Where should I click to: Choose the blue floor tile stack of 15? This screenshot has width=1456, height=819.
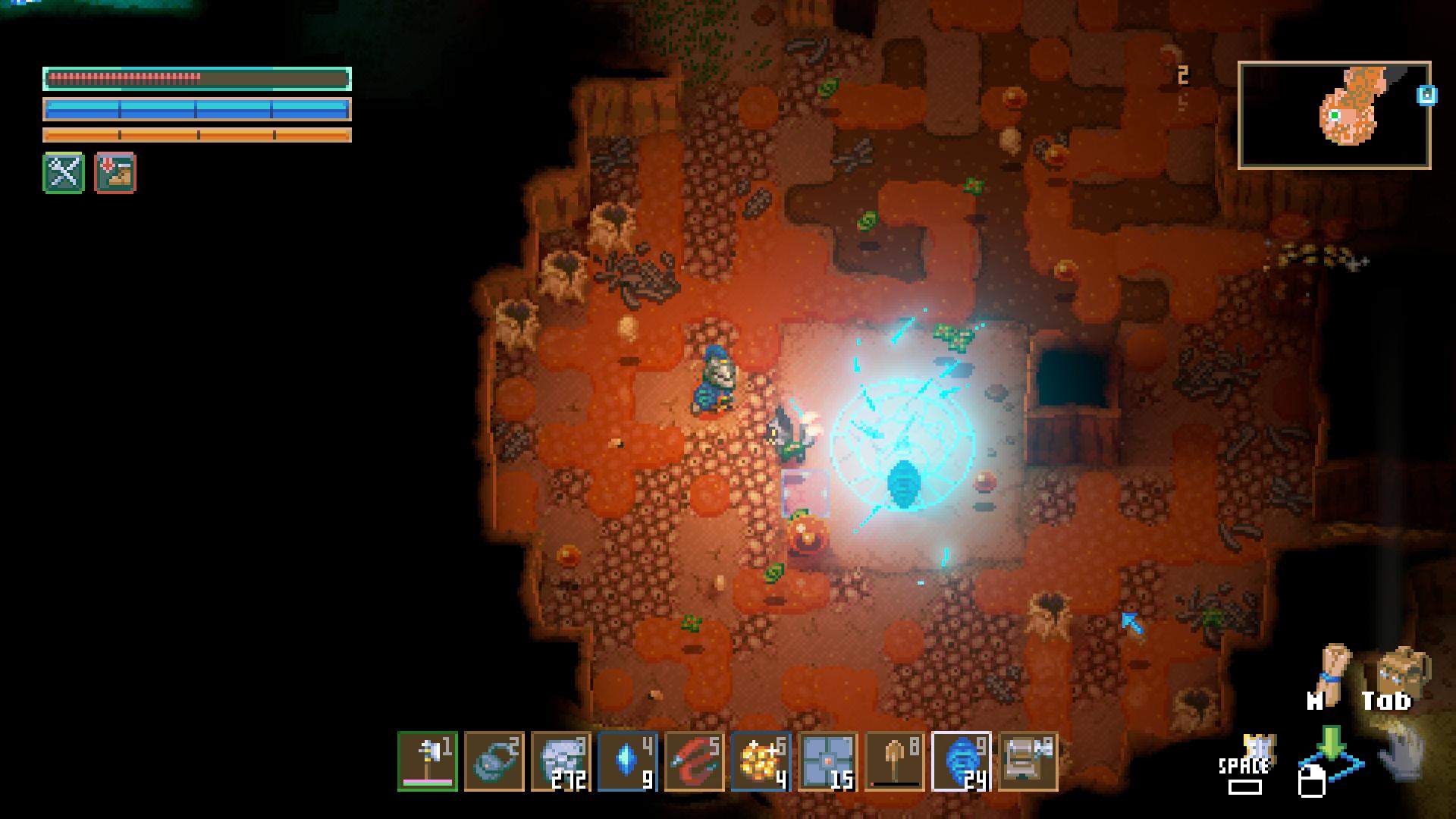coord(828,761)
